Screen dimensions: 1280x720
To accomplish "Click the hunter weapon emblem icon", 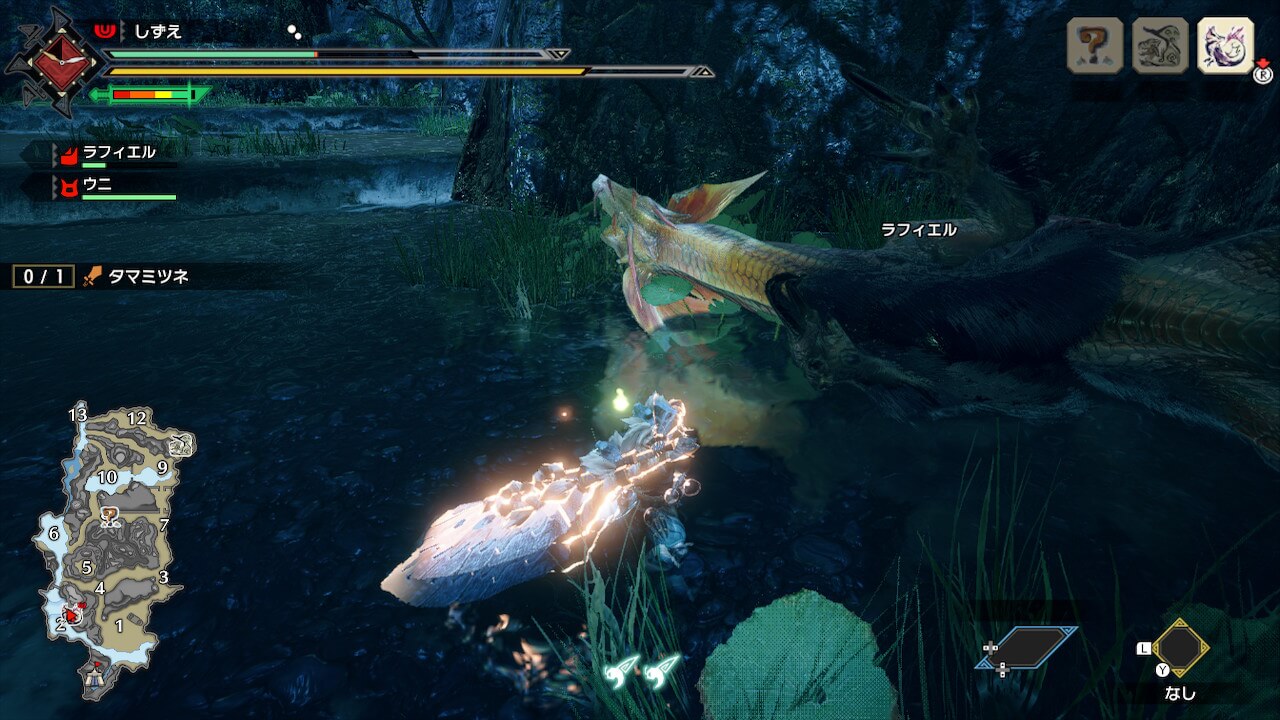I will 53,62.
